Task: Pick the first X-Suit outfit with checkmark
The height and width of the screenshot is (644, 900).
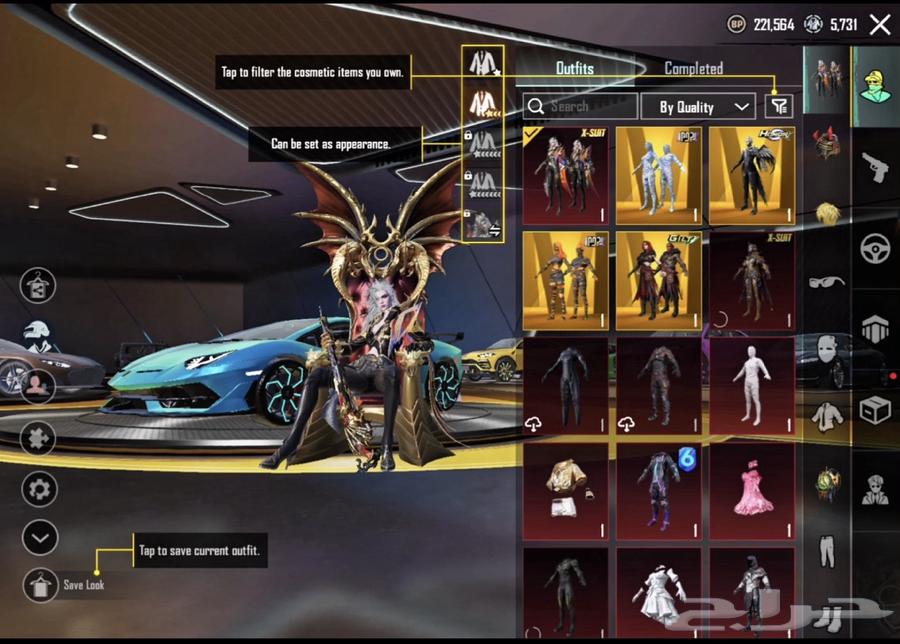Action: pos(565,176)
